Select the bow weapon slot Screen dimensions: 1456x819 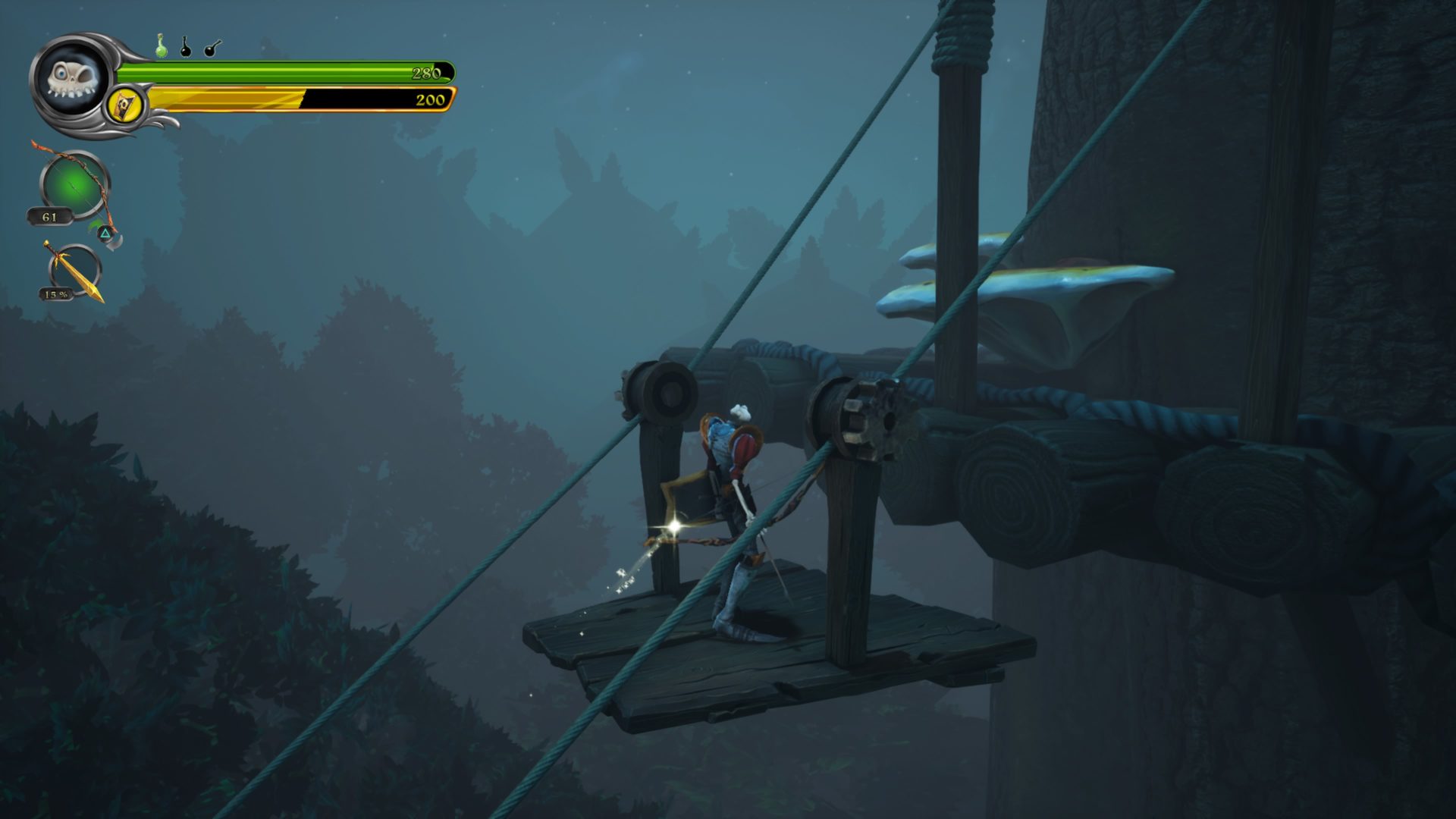click(74, 186)
